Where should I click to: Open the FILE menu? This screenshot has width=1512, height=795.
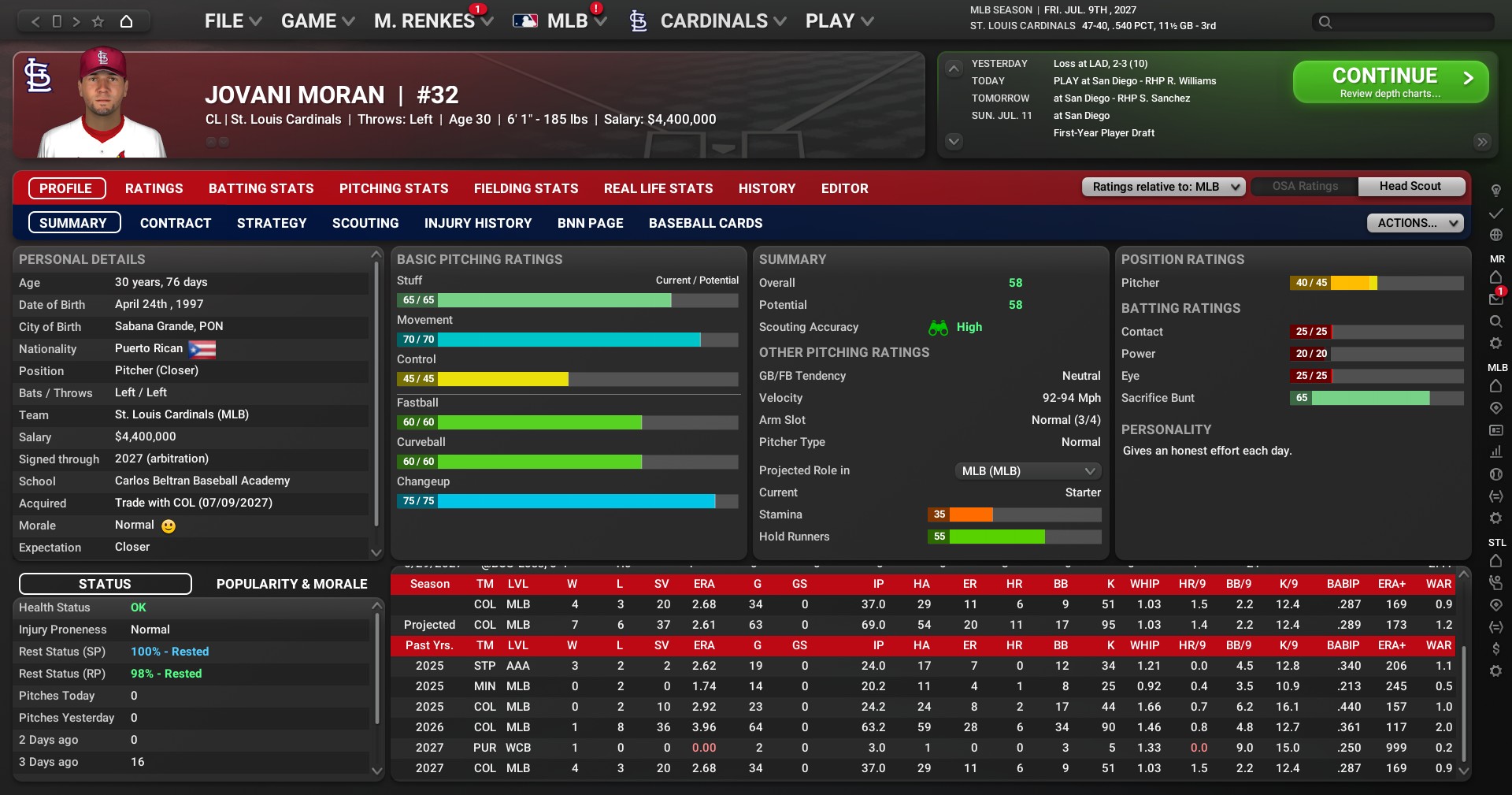[x=232, y=21]
